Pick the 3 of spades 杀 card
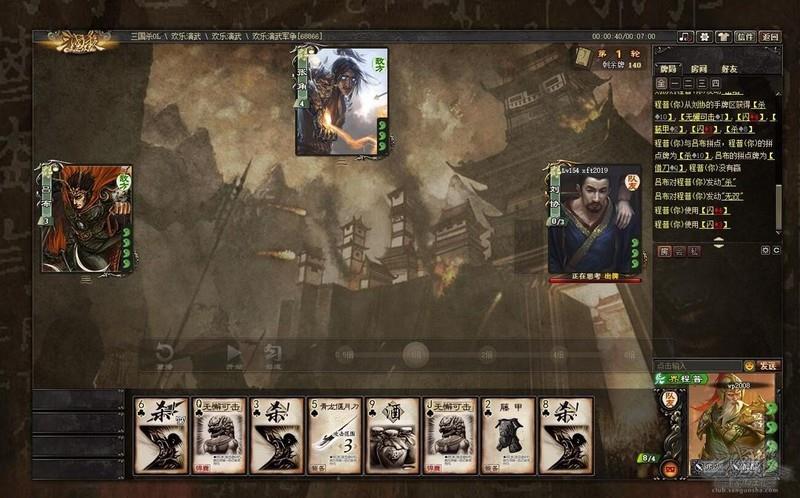 (x=277, y=435)
